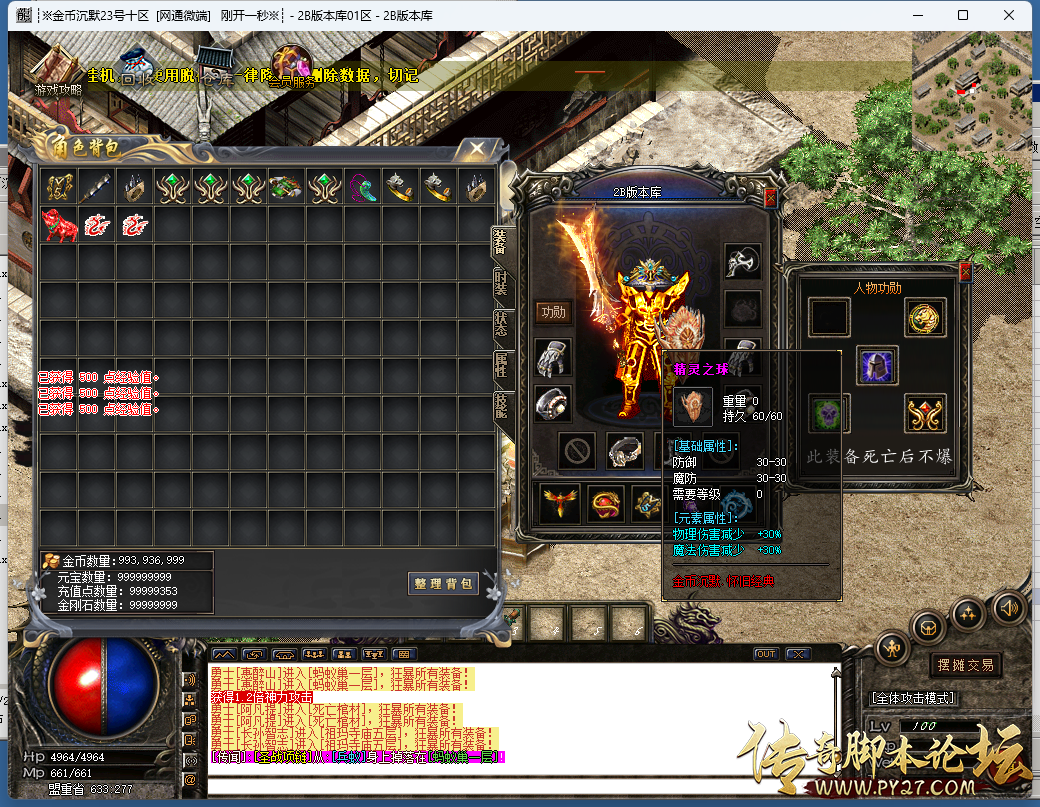Screen dimensions: 1040x807
Task: Open the 技能 skills tab
Action: pyautogui.click(x=501, y=404)
